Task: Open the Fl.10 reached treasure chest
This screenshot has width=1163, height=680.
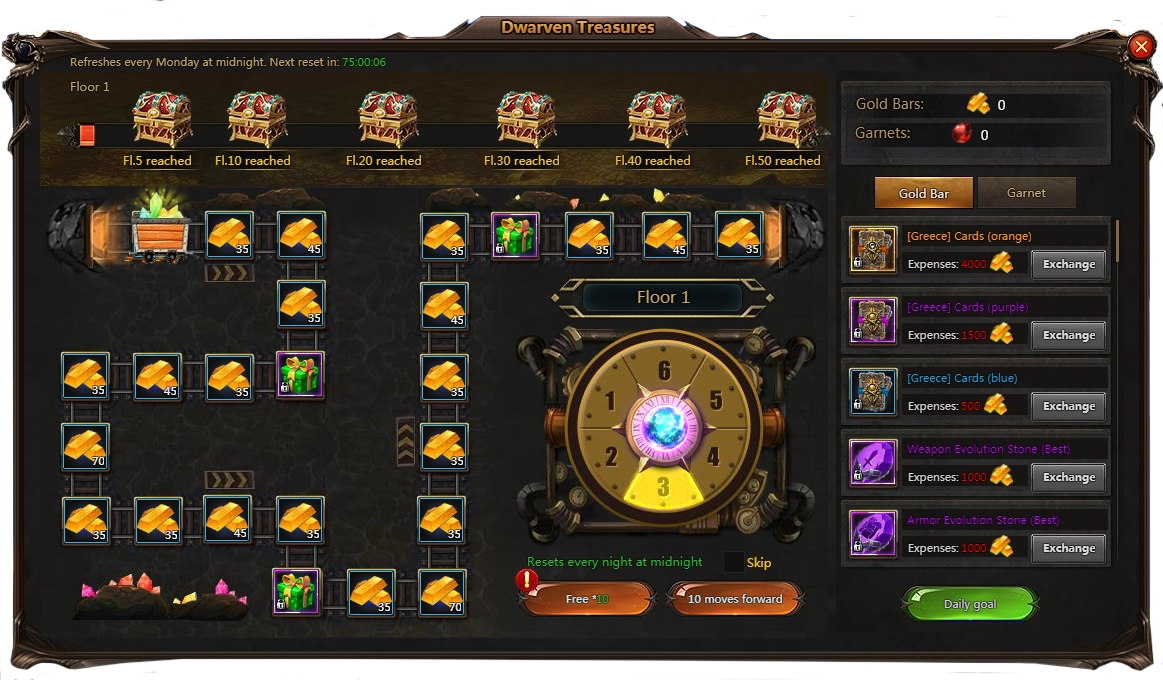Action: point(257,120)
